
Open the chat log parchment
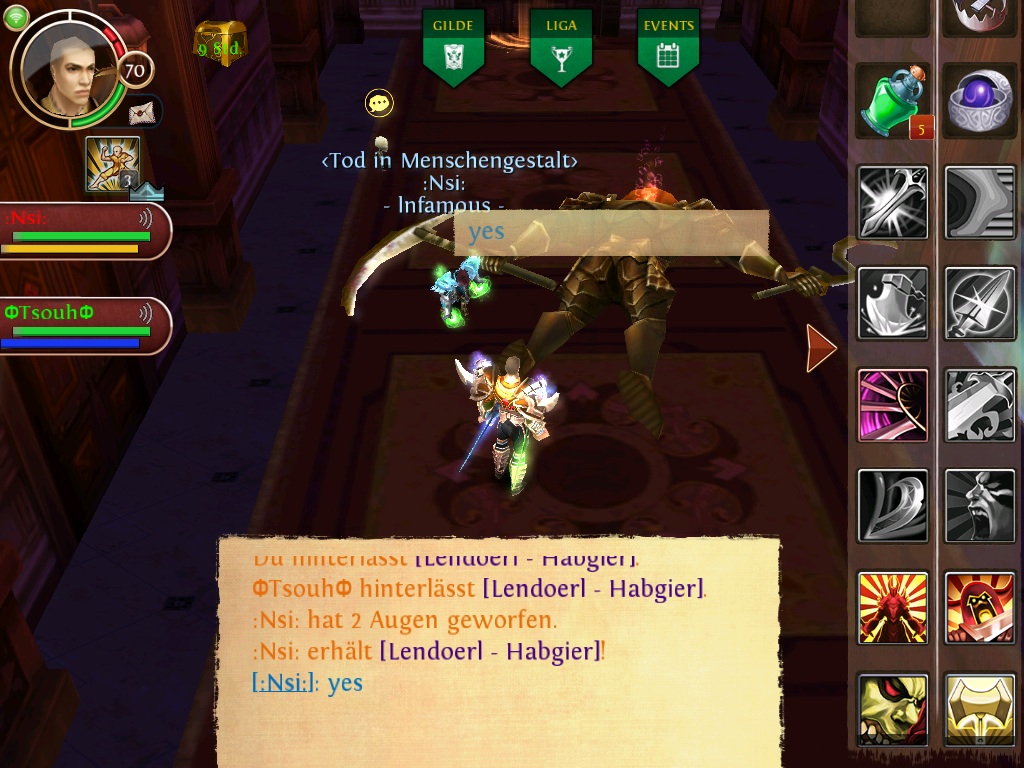498,650
